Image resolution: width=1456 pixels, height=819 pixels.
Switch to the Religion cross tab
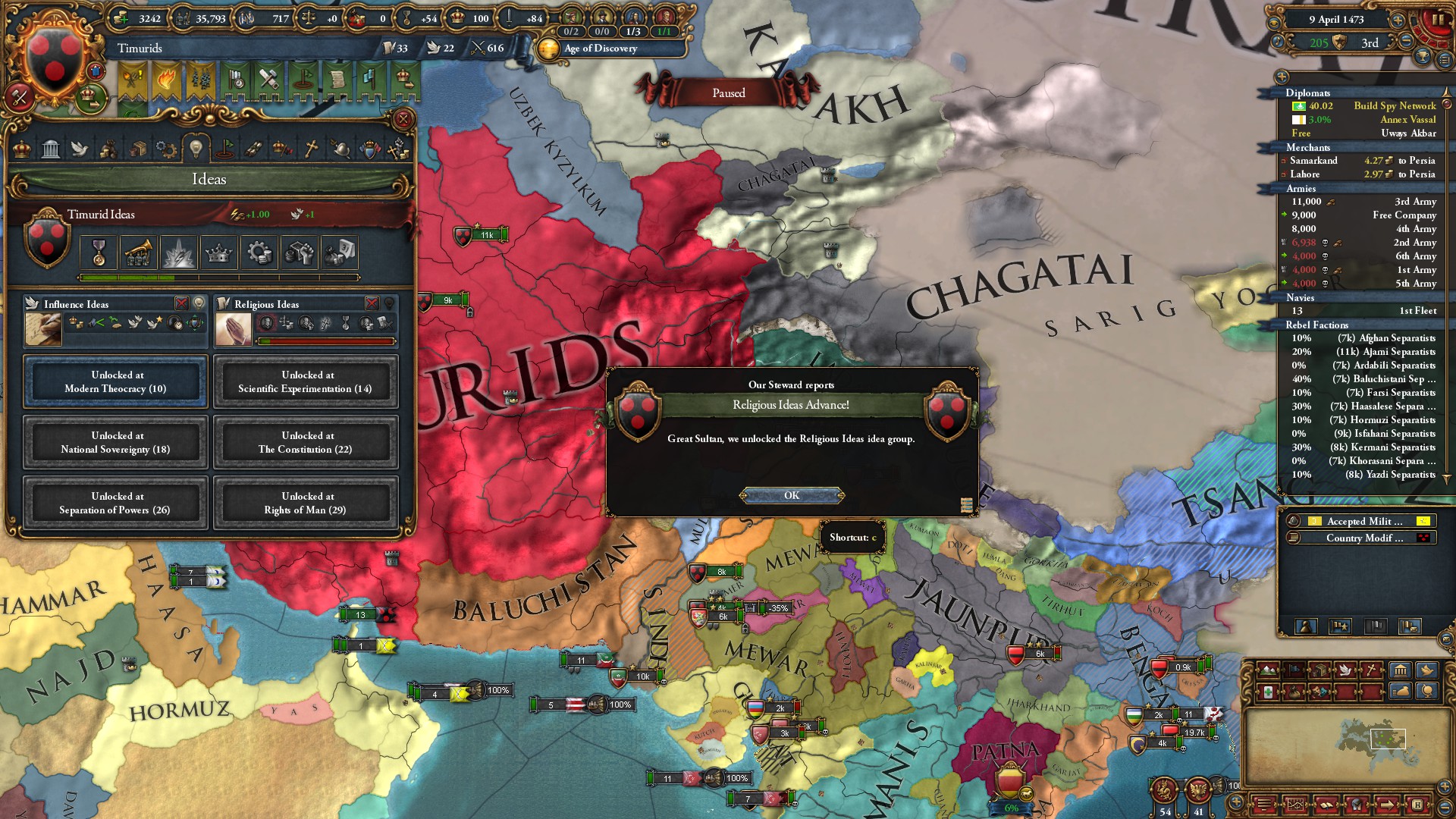[311, 149]
